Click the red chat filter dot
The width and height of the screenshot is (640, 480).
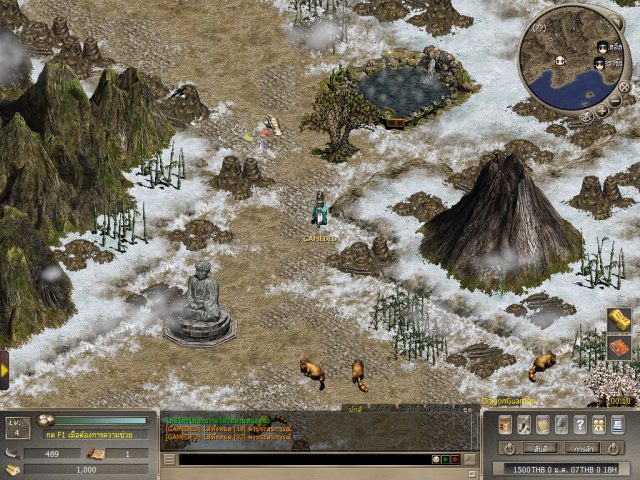pyautogui.click(x=455, y=459)
